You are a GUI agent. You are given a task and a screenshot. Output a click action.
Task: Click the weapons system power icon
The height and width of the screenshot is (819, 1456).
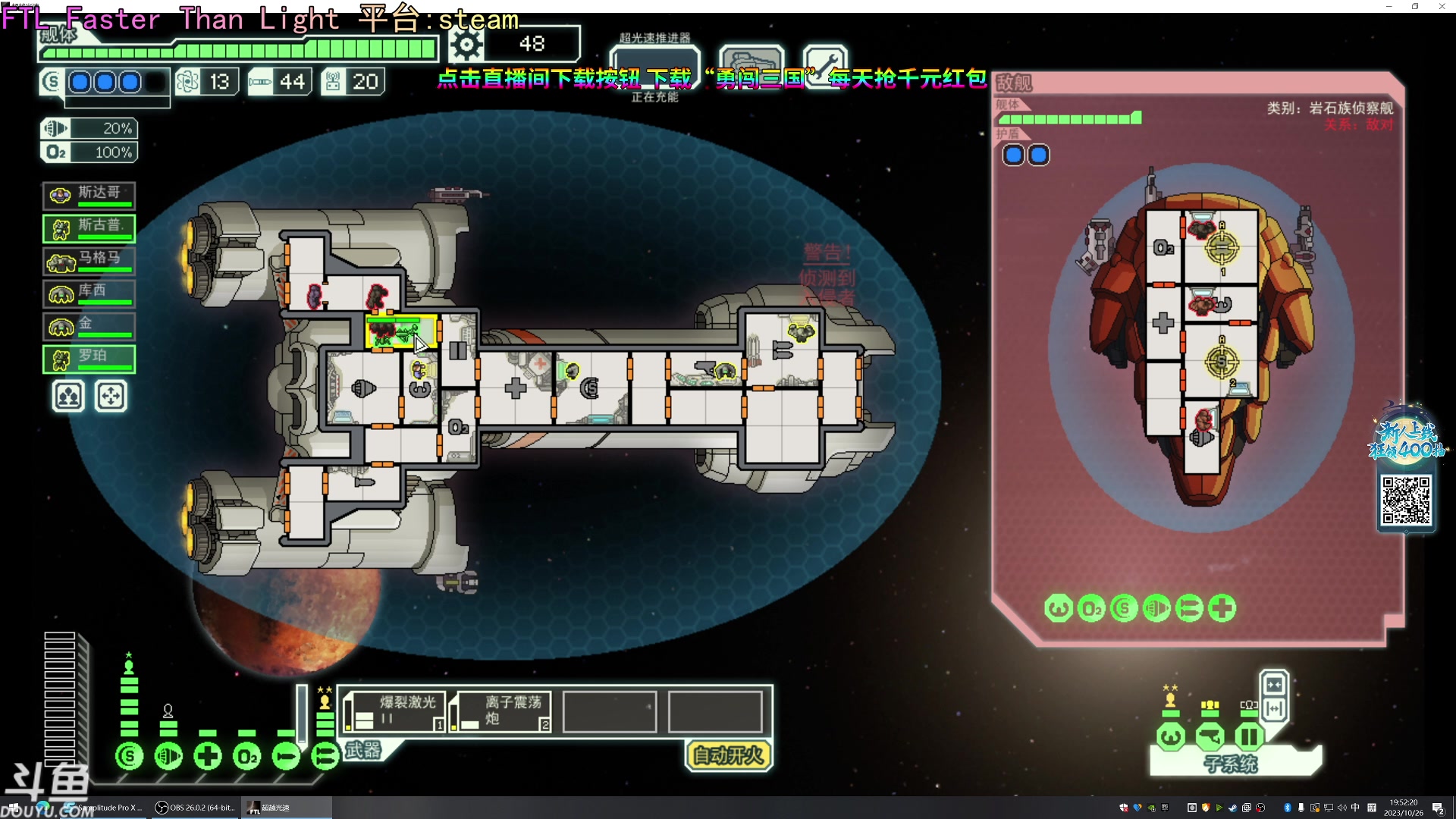pyautogui.click(x=325, y=756)
